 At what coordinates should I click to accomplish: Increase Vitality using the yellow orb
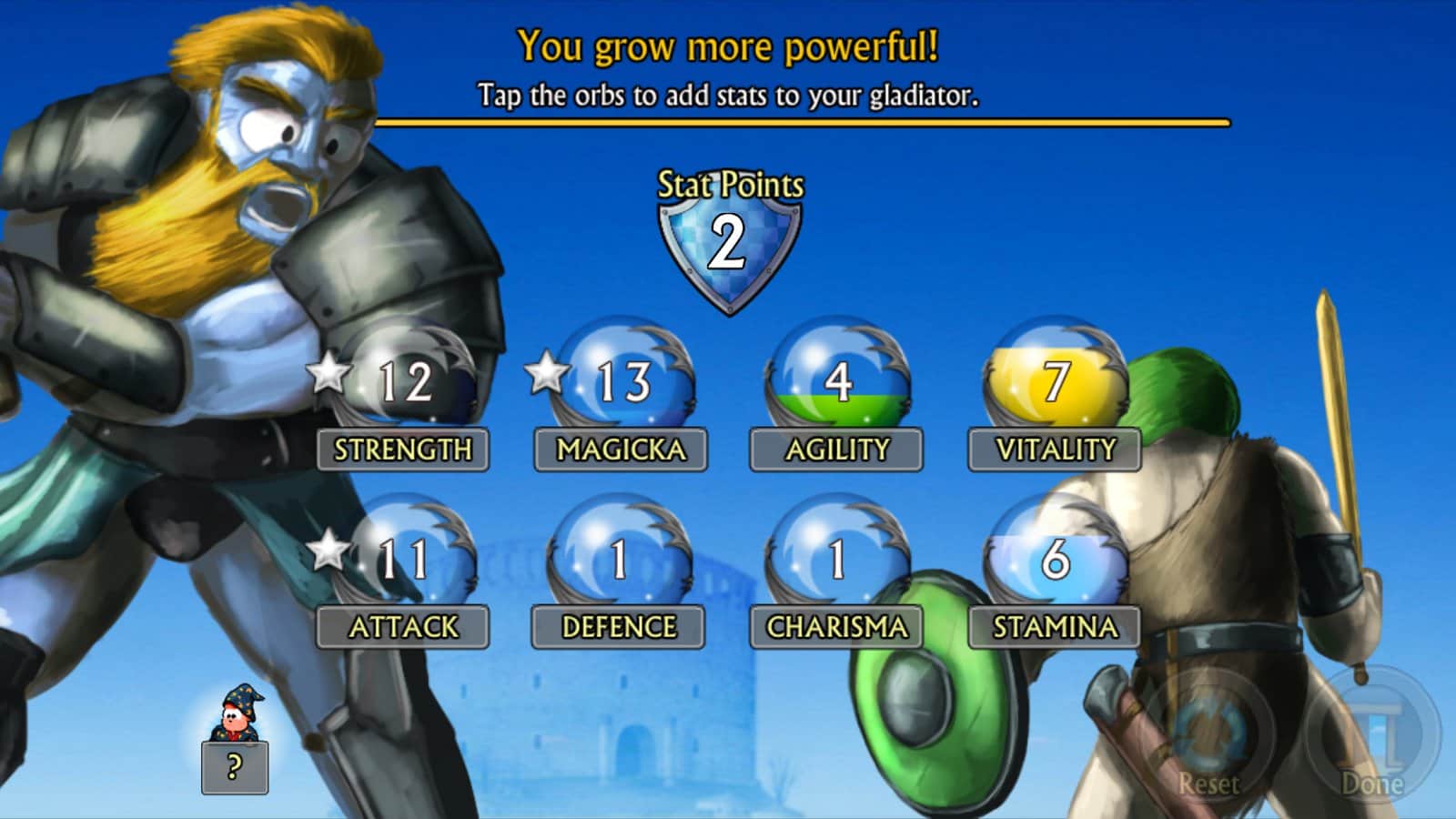pos(1055,380)
